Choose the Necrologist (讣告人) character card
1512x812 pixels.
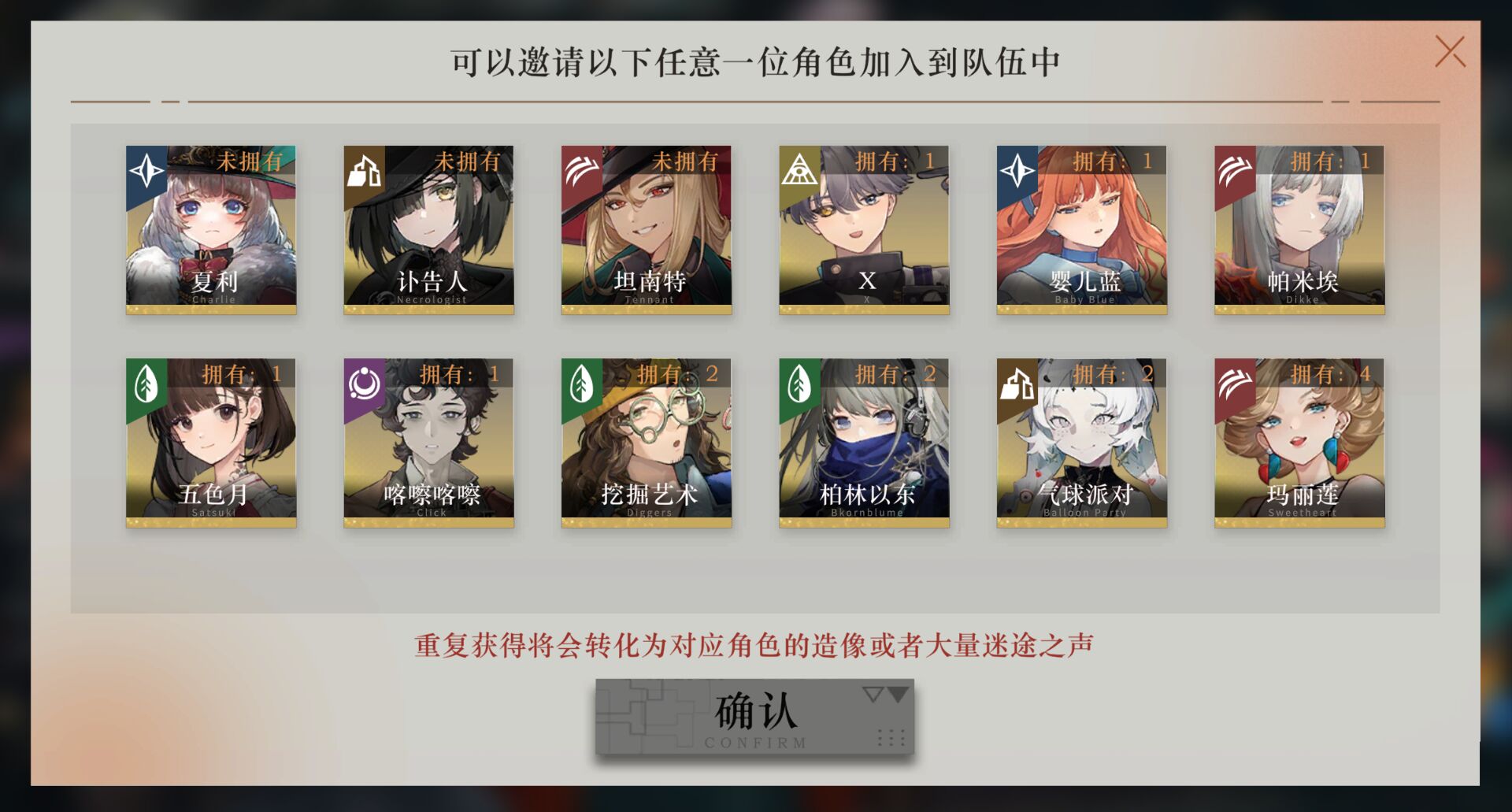[x=428, y=228]
